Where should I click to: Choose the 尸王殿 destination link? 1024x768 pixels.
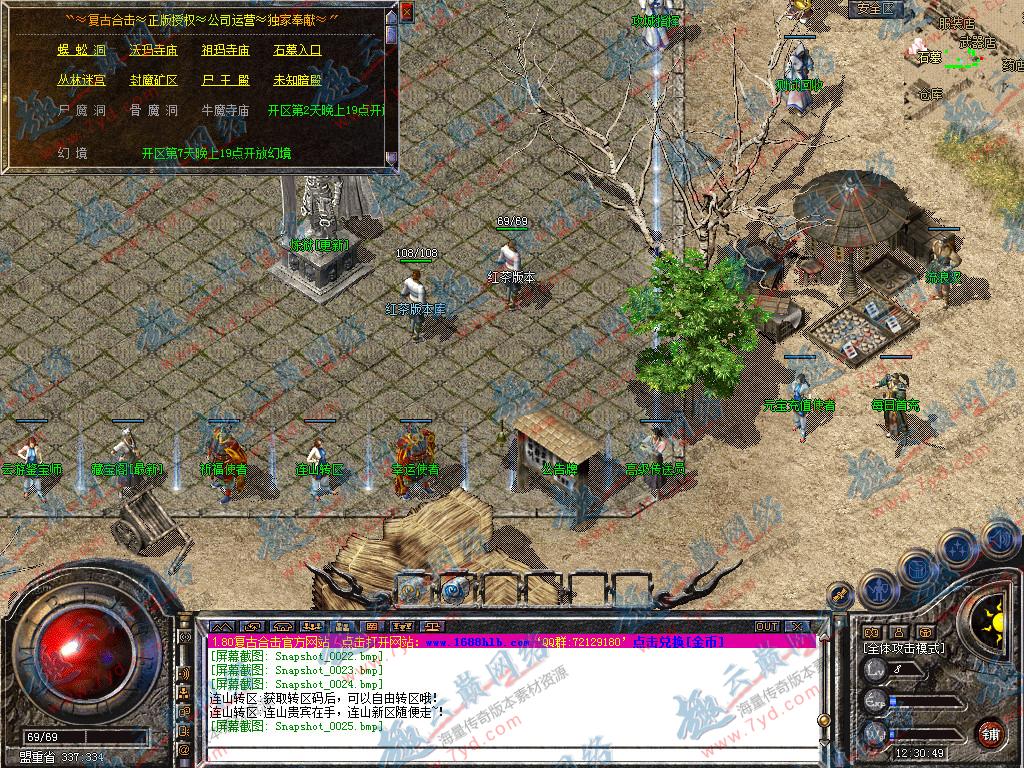click(x=225, y=80)
